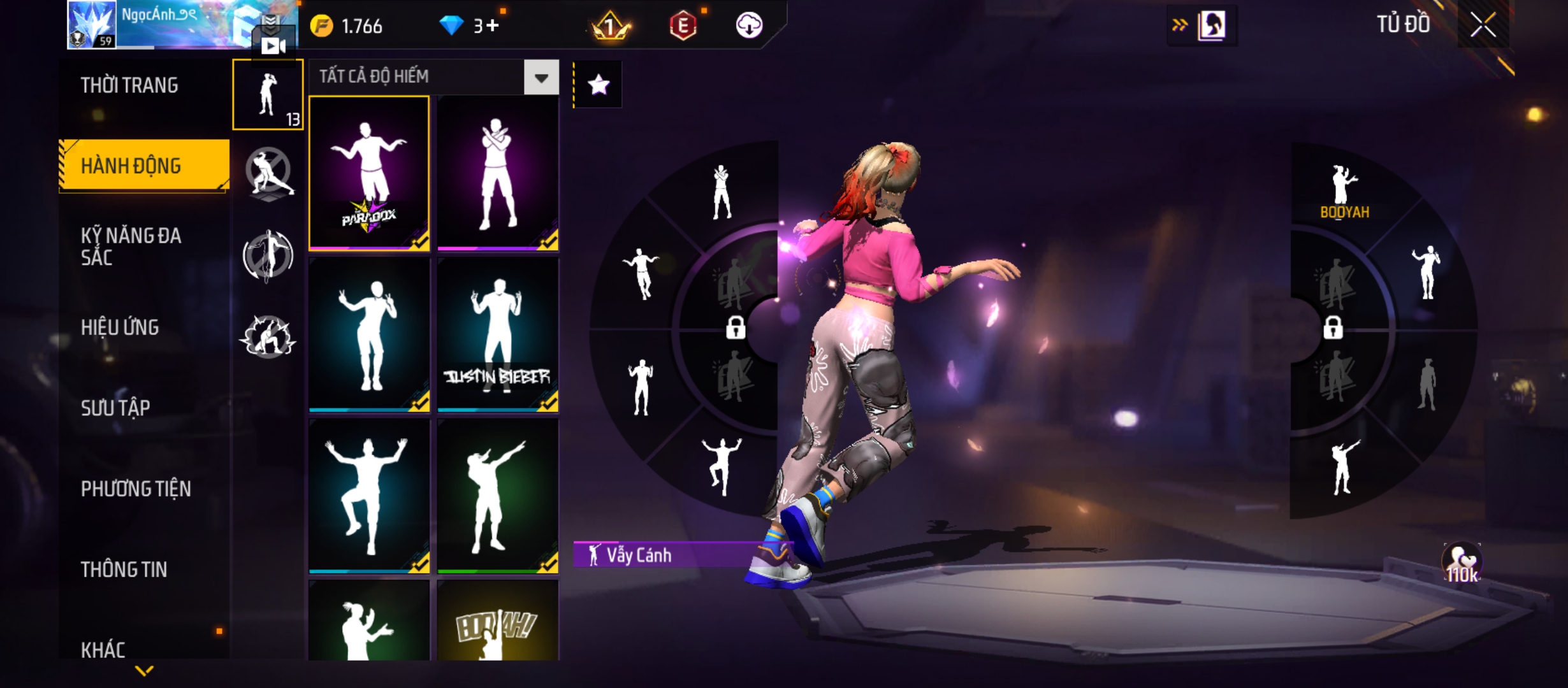Click the 110k likes heart icon

(x=1462, y=563)
